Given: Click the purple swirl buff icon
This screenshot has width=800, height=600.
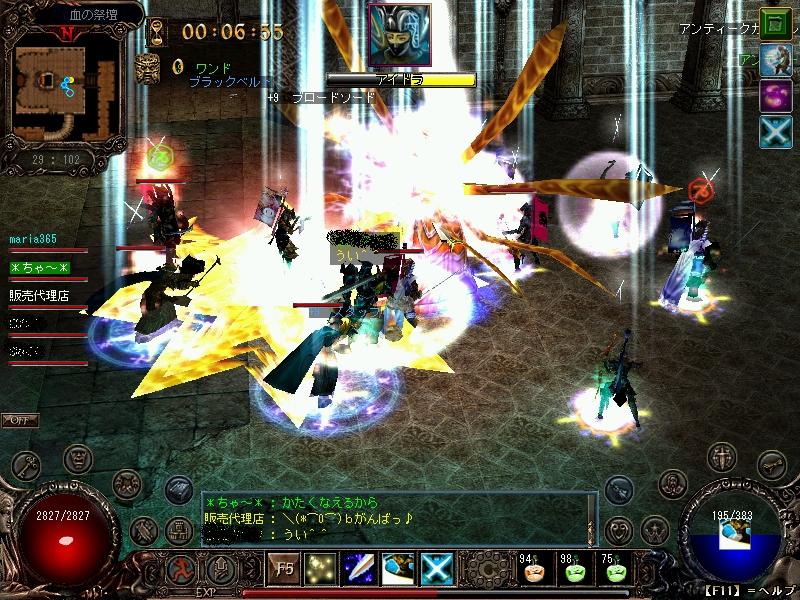Looking at the screenshot, I should (775, 96).
